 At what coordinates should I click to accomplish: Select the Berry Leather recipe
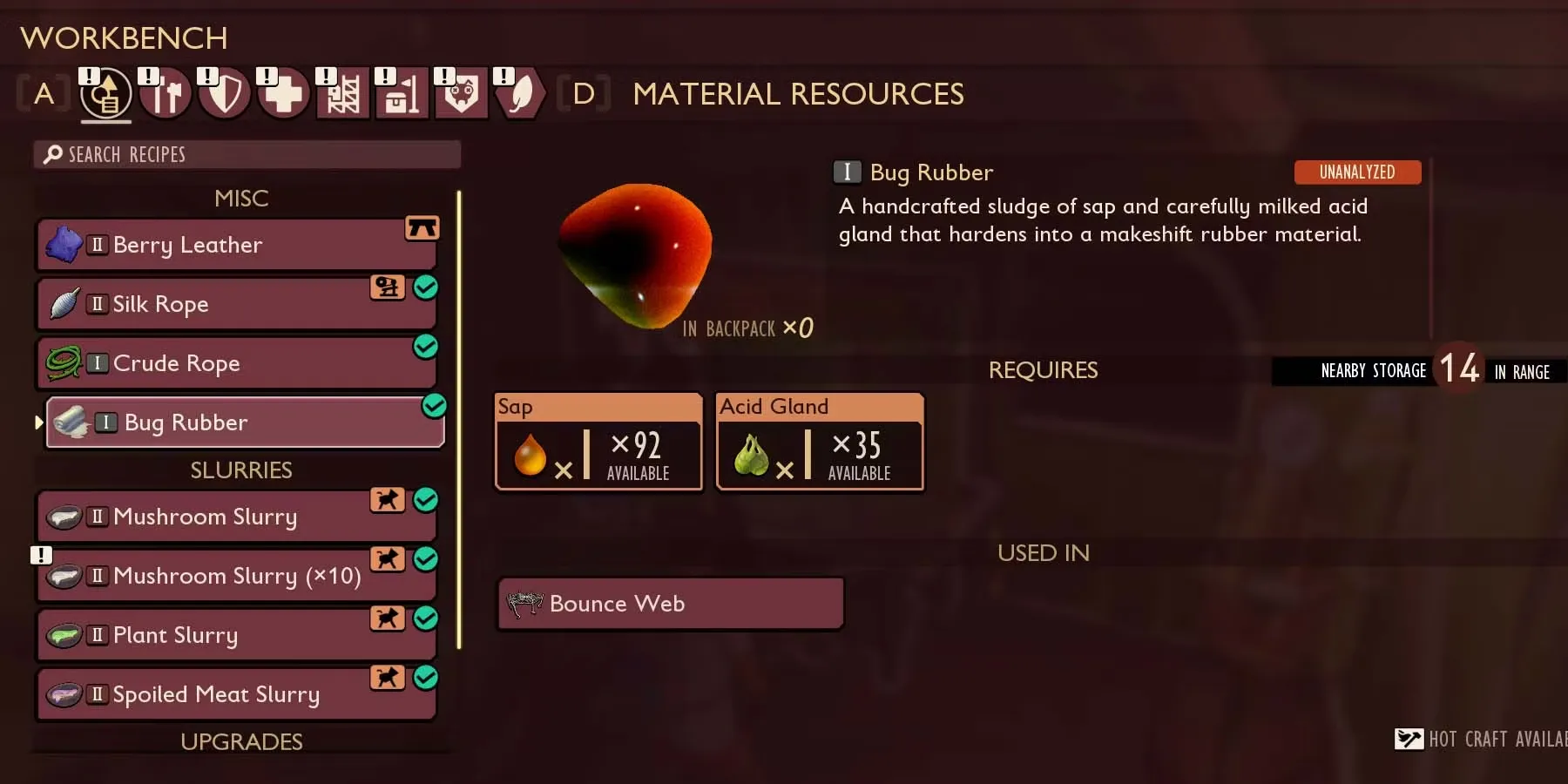click(235, 246)
